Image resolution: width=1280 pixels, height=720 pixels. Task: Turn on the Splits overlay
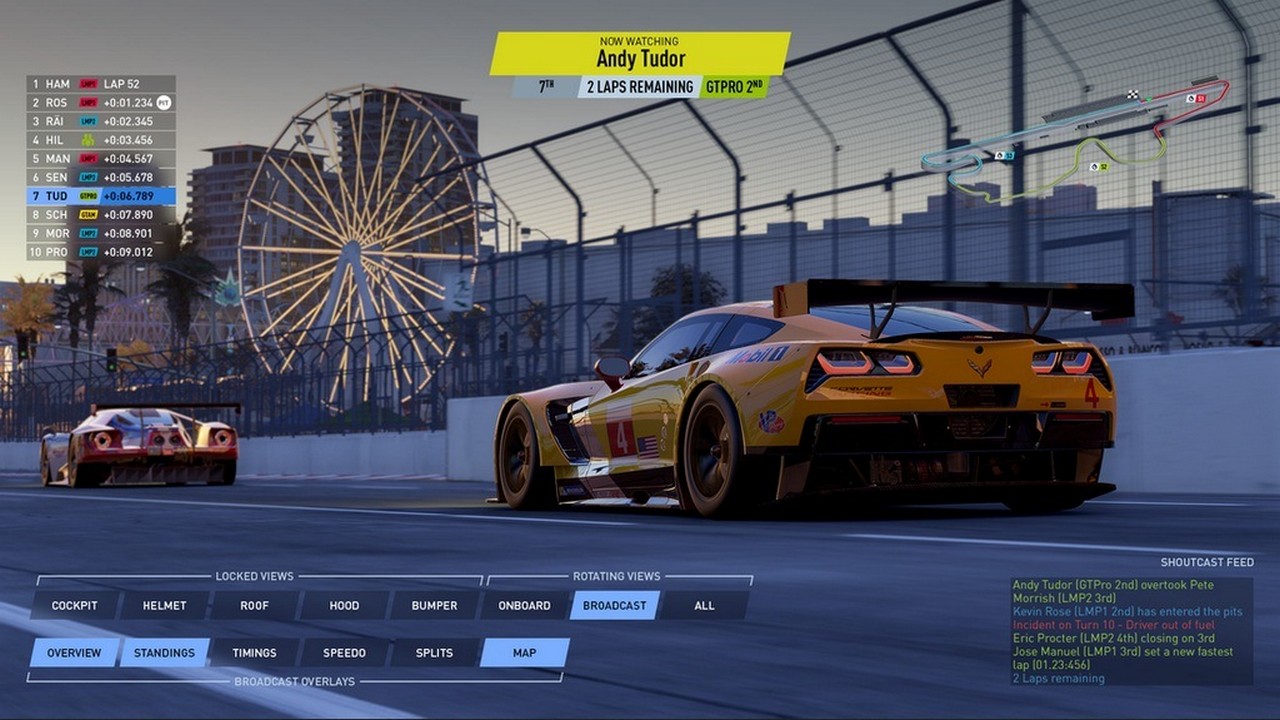click(434, 653)
